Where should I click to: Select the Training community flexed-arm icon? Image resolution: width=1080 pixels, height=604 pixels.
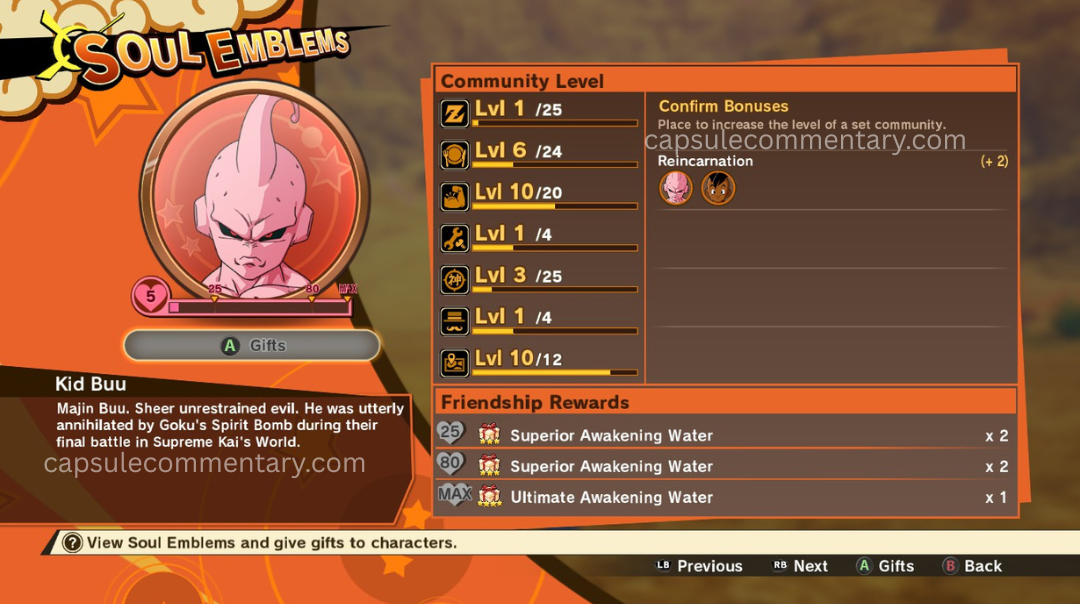(x=455, y=196)
